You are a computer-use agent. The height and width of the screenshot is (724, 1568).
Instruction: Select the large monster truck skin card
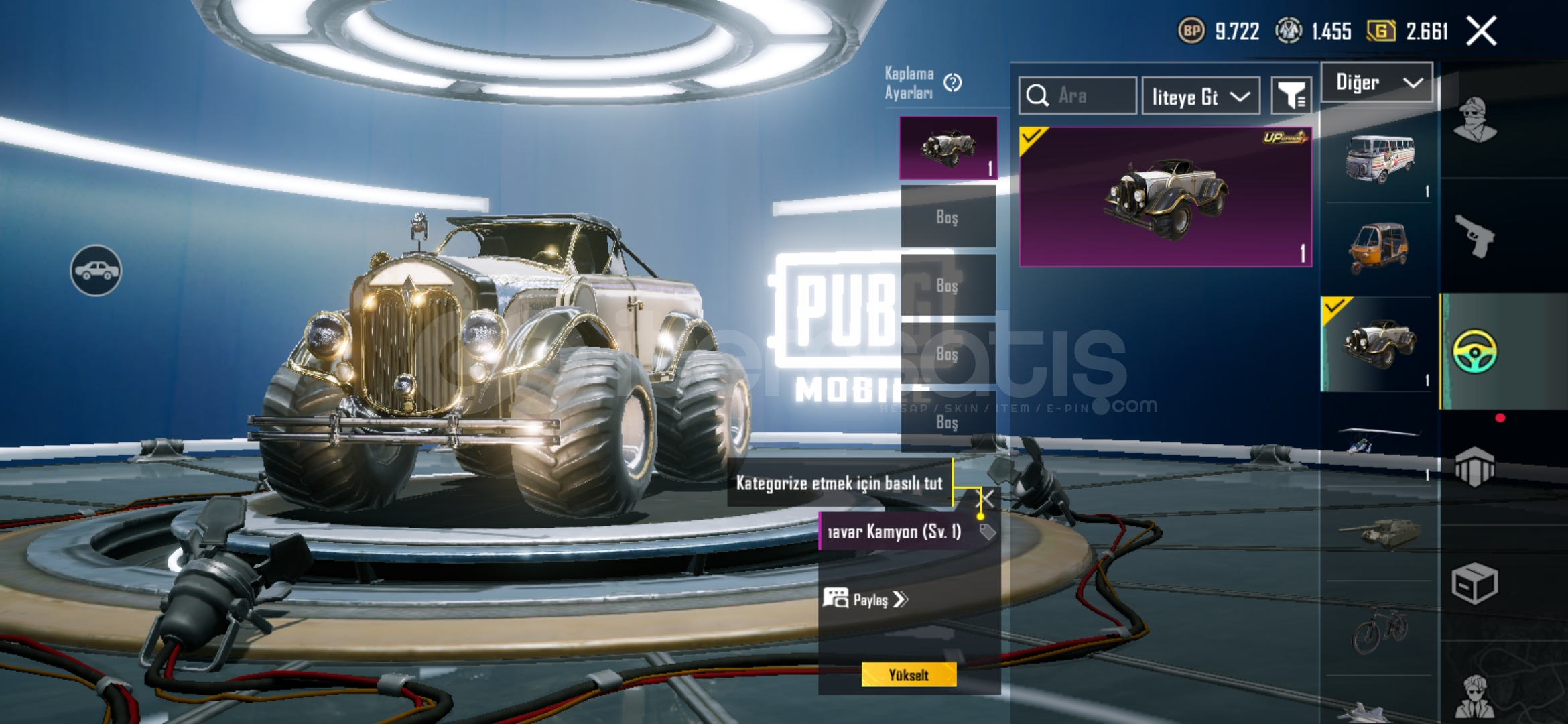click(x=1165, y=196)
